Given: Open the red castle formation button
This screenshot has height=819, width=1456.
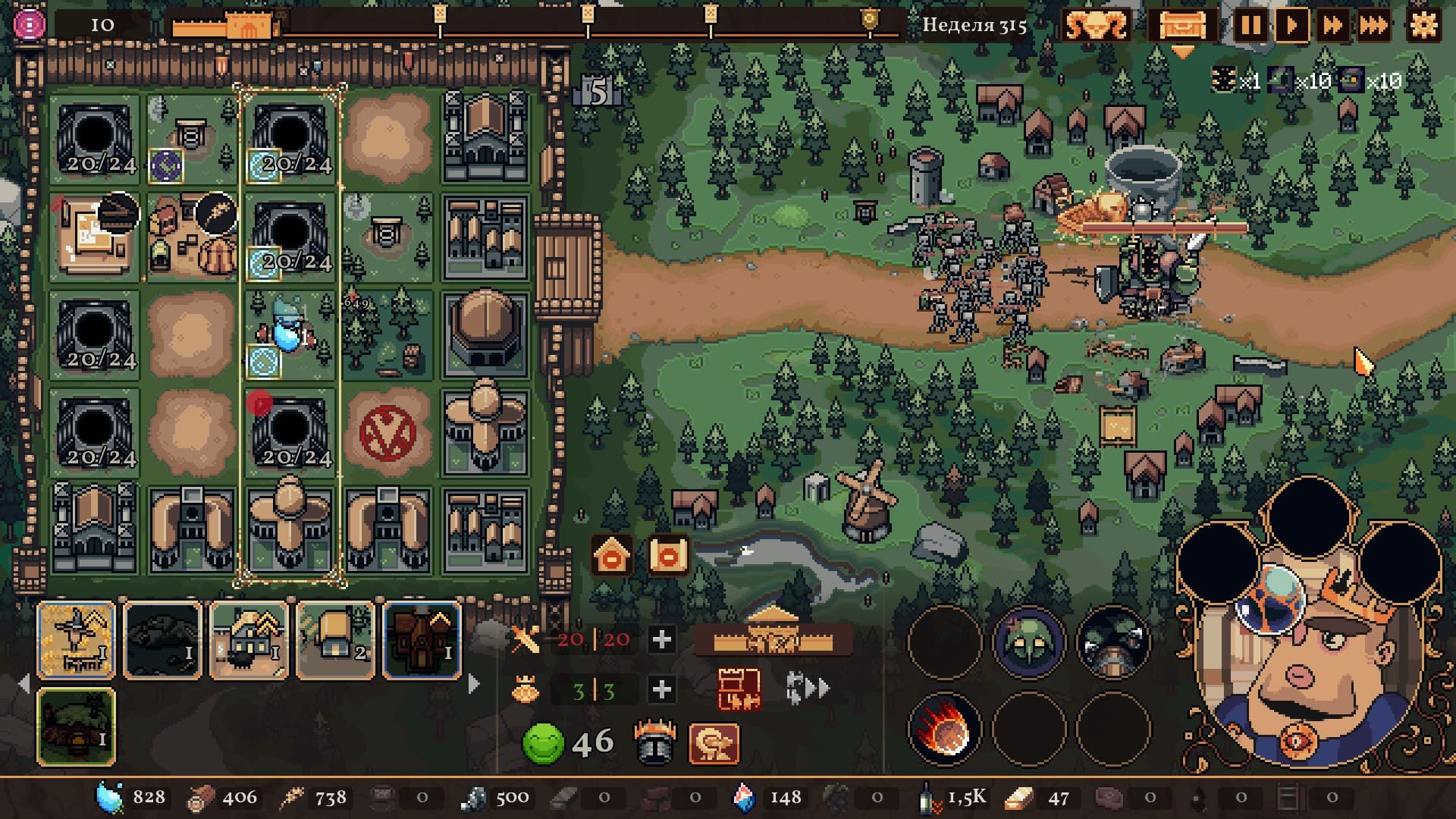Looking at the screenshot, I should [739, 689].
